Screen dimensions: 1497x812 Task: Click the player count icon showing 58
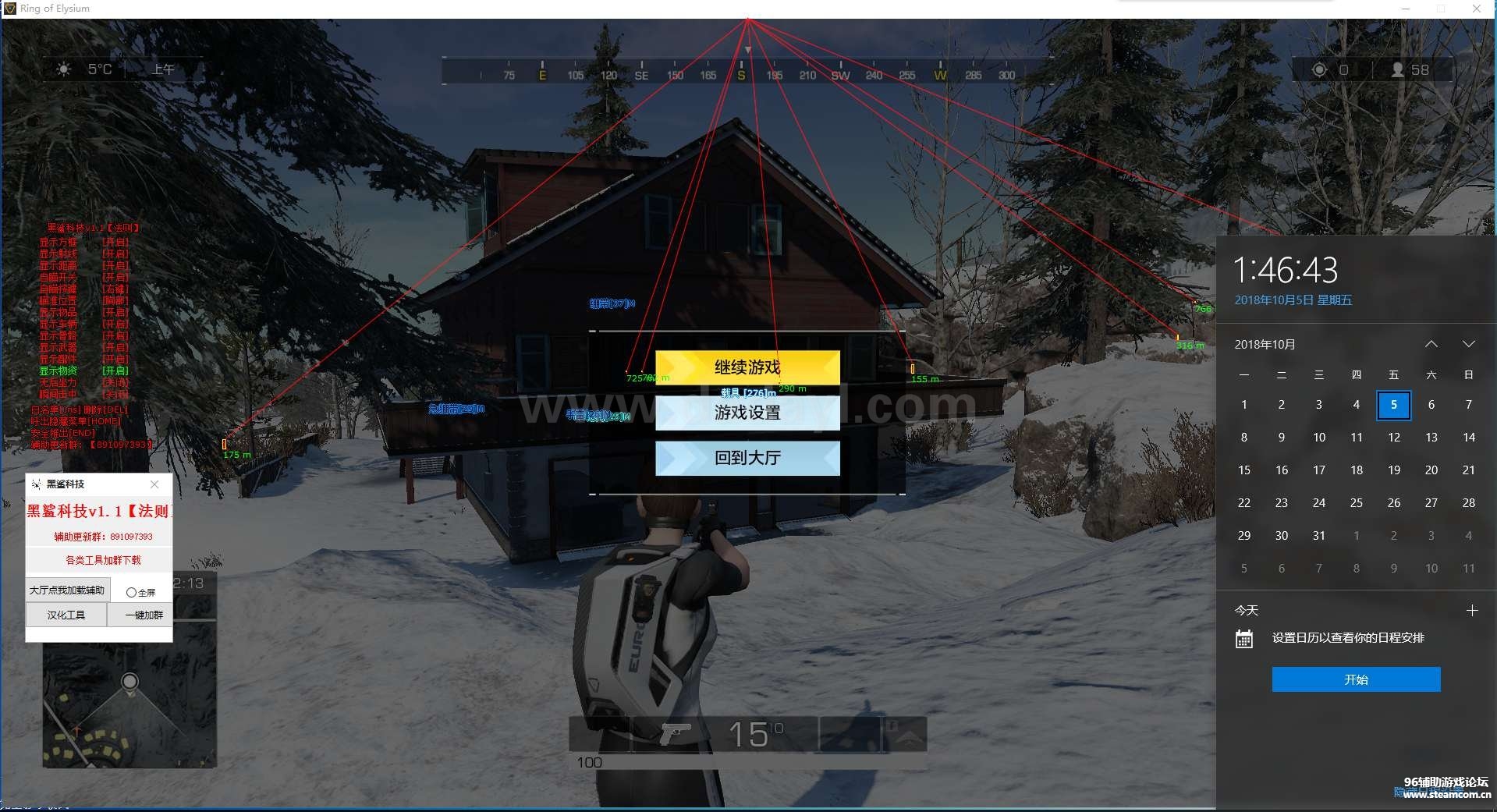[1399, 69]
